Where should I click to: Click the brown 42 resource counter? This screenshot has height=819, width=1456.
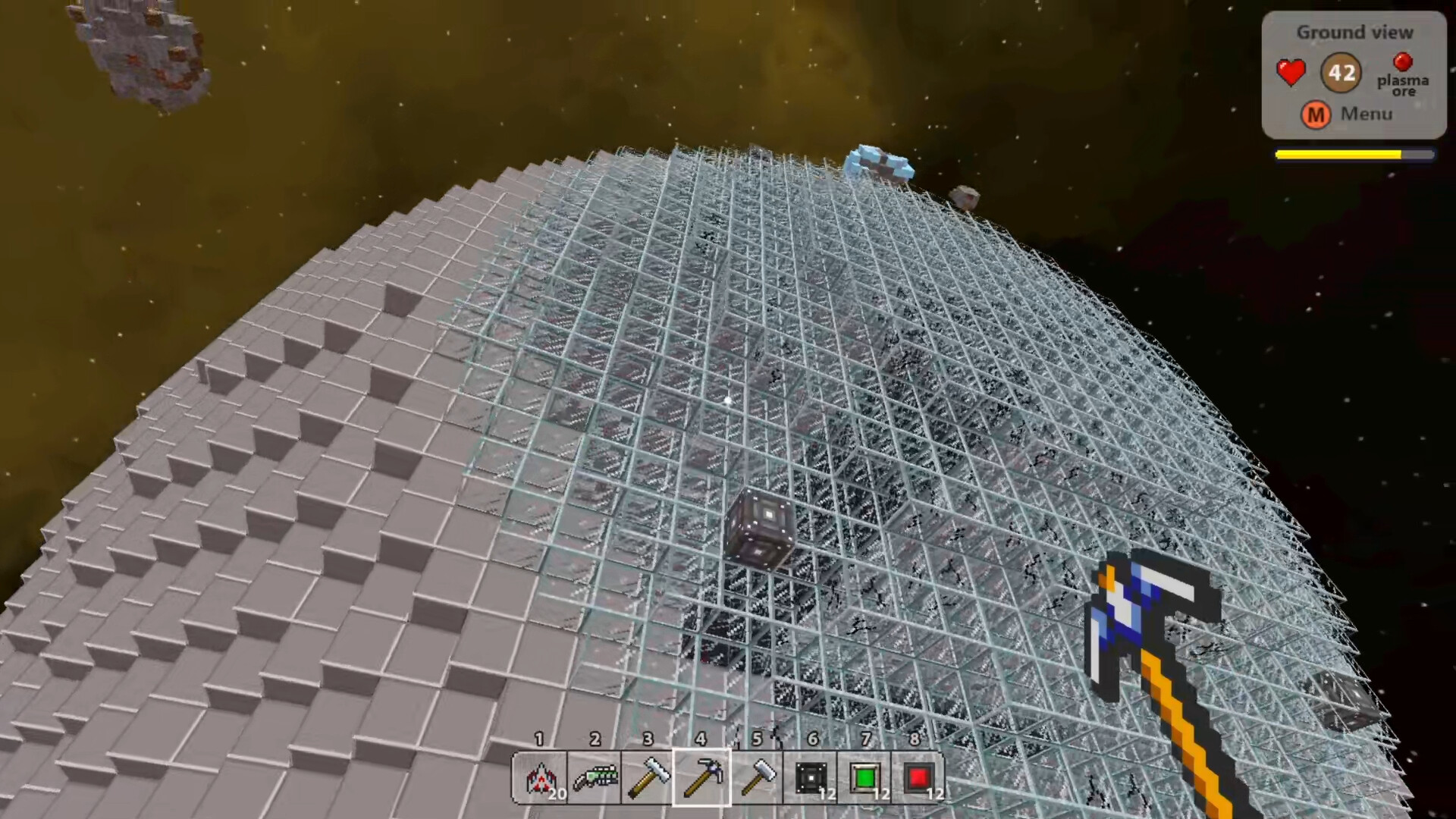pos(1341,72)
